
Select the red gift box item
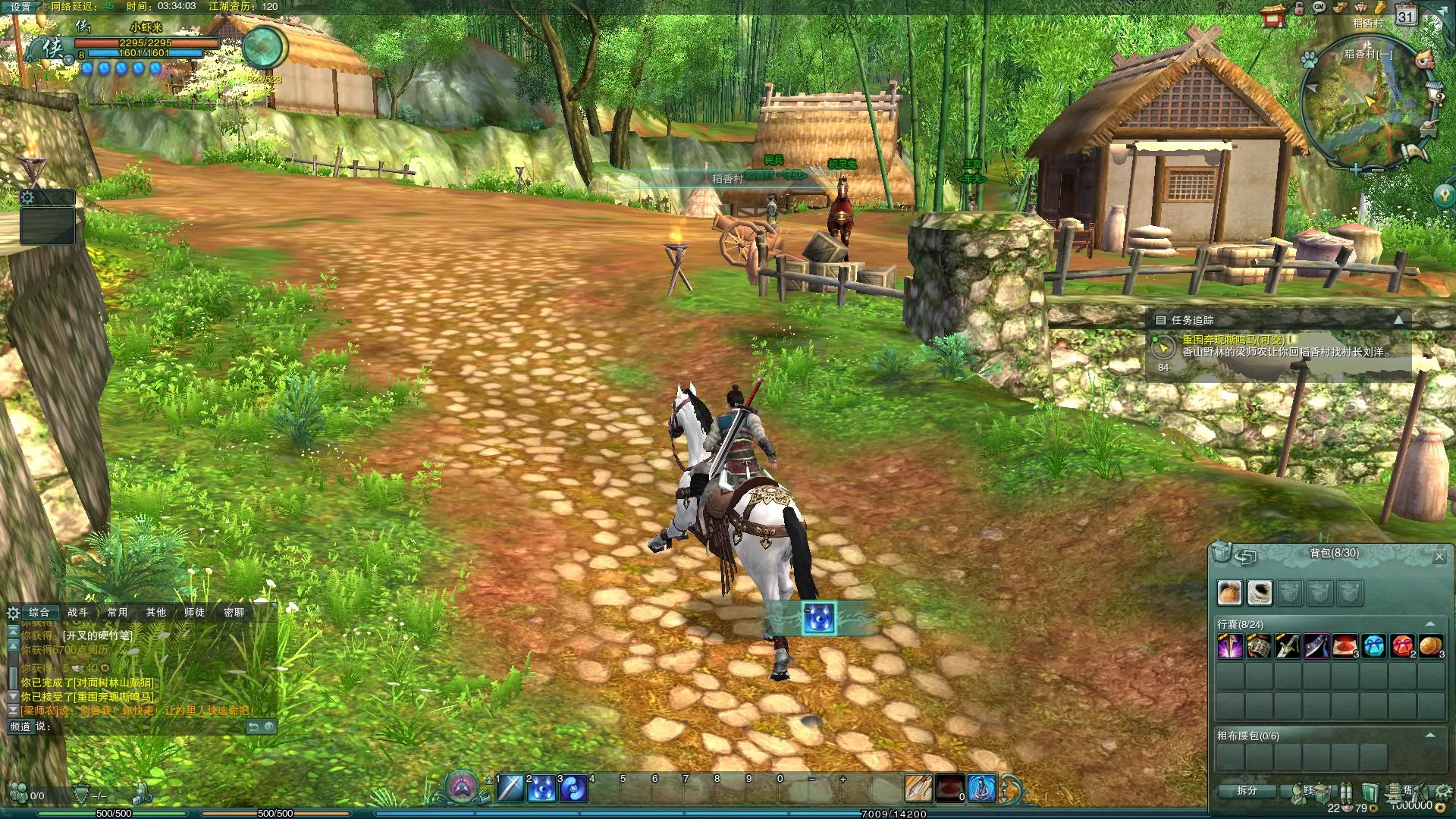[x=1402, y=646]
